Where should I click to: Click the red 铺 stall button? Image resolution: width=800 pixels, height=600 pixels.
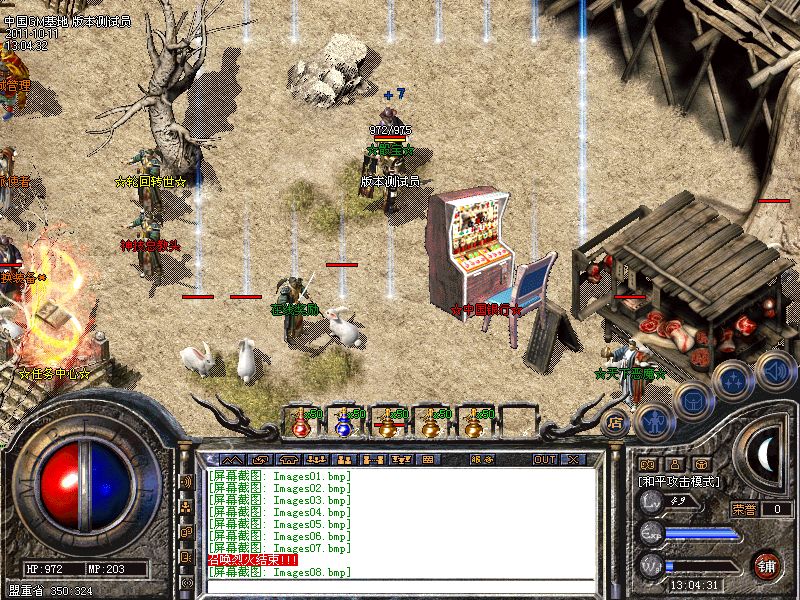[767, 565]
